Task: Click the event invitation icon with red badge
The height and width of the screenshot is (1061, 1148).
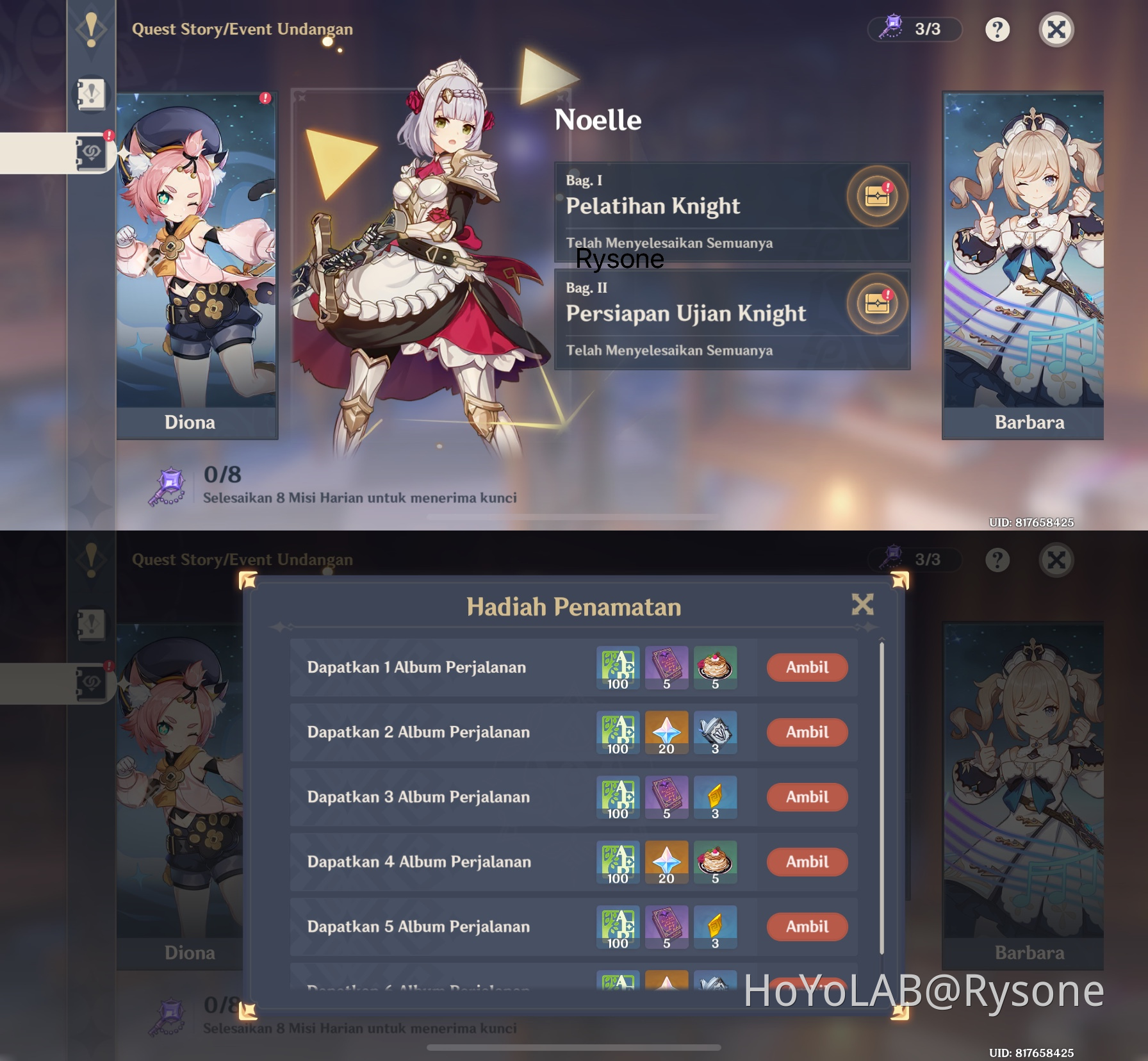Action: tap(92, 152)
